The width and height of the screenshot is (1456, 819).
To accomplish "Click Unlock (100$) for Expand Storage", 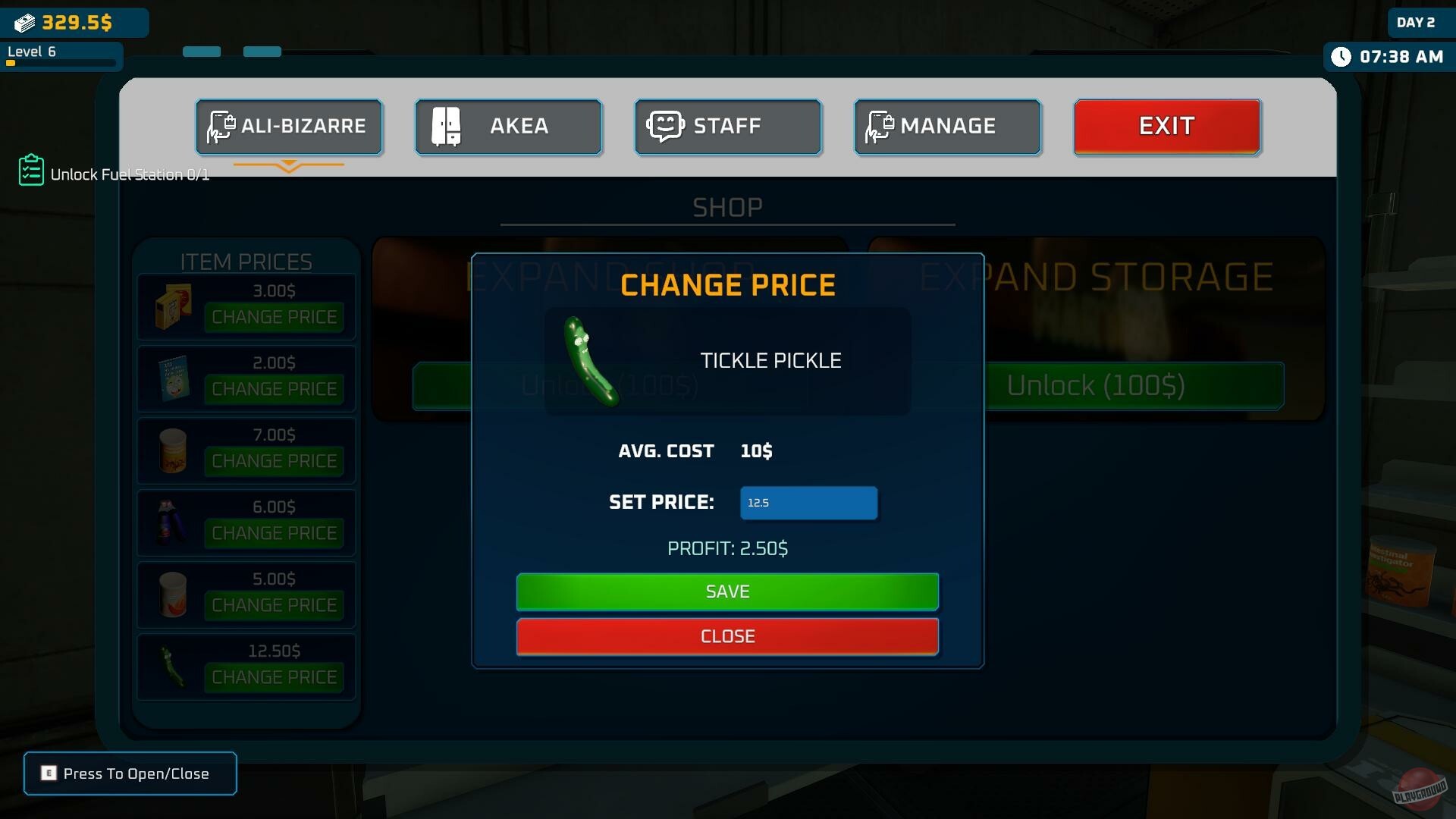I will pyautogui.click(x=1137, y=386).
